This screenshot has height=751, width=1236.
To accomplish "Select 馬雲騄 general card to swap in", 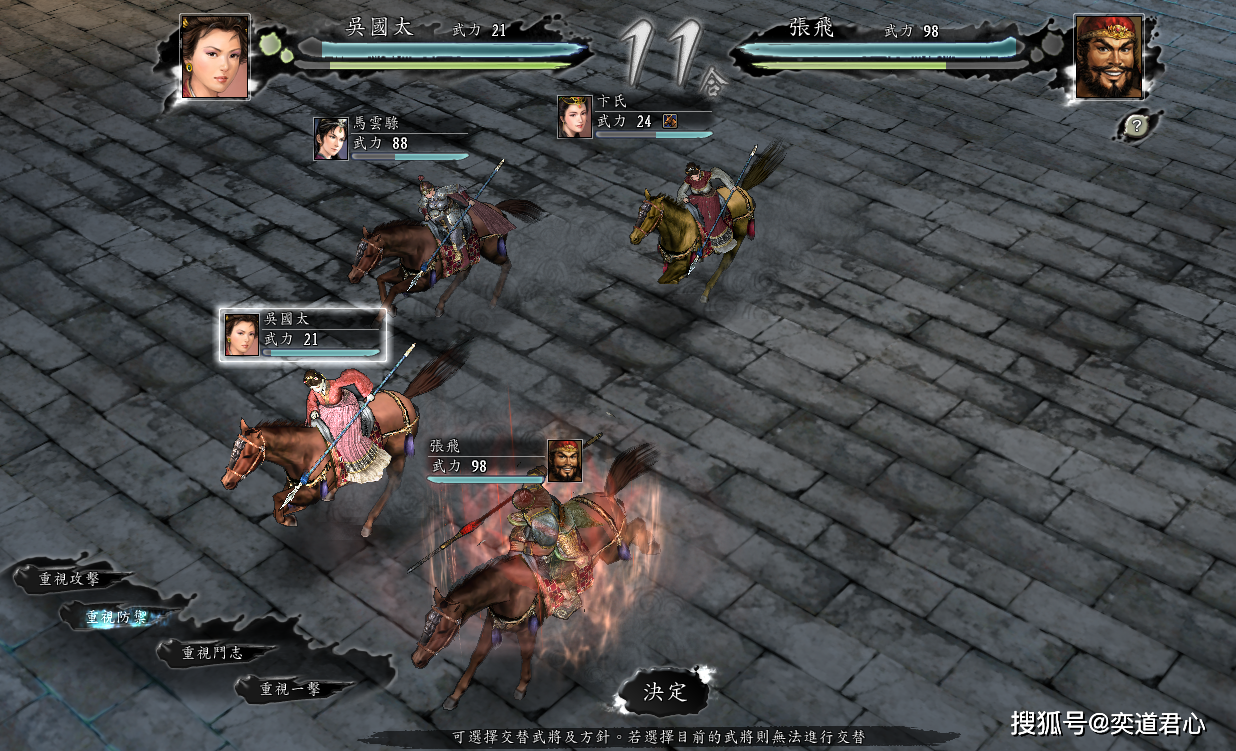I will point(390,138).
